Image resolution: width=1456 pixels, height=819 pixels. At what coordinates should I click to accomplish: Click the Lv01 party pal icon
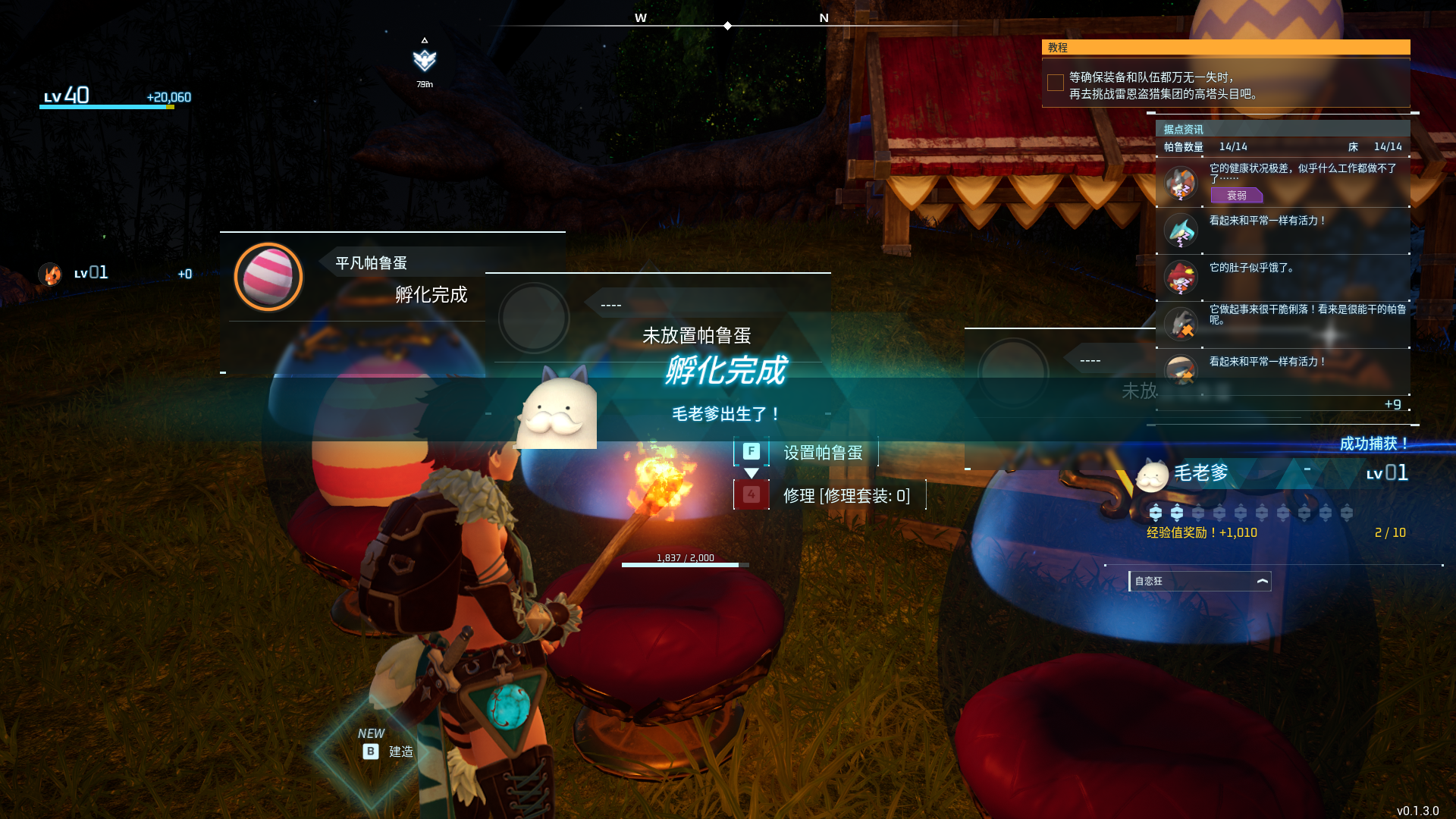[51, 274]
